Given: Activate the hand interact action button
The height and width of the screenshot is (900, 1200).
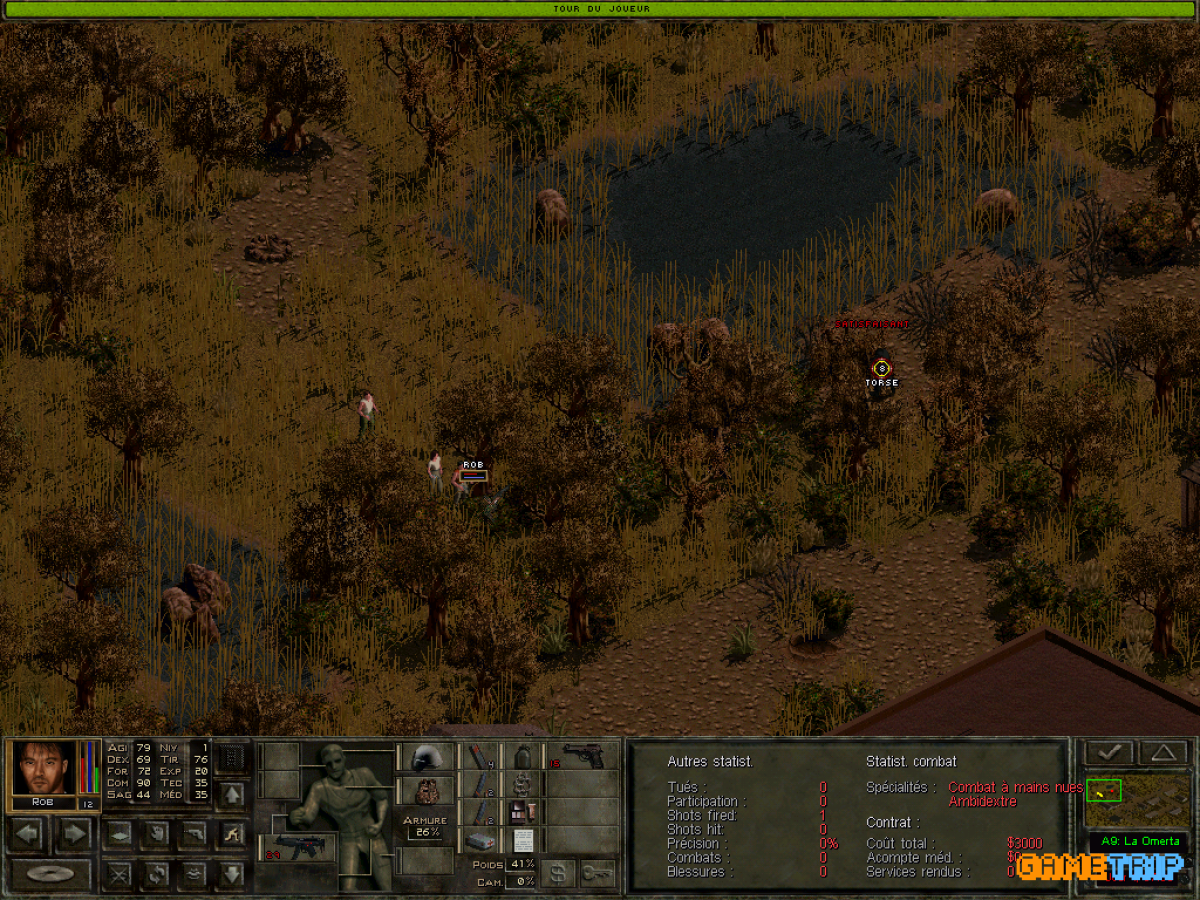Looking at the screenshot, I should 157,832.
